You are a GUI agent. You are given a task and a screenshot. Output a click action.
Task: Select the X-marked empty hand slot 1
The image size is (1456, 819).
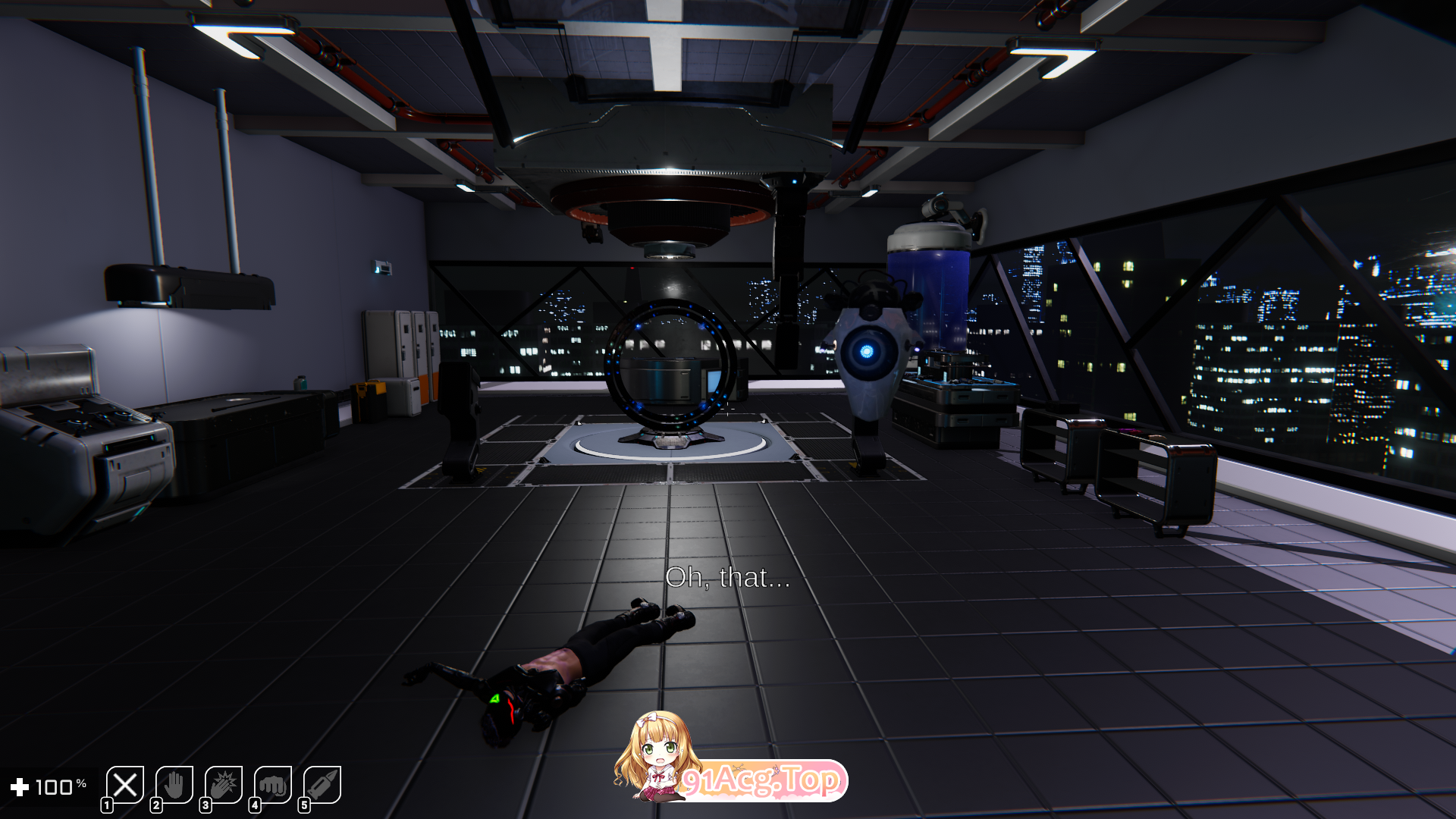[x=125, y=783]
